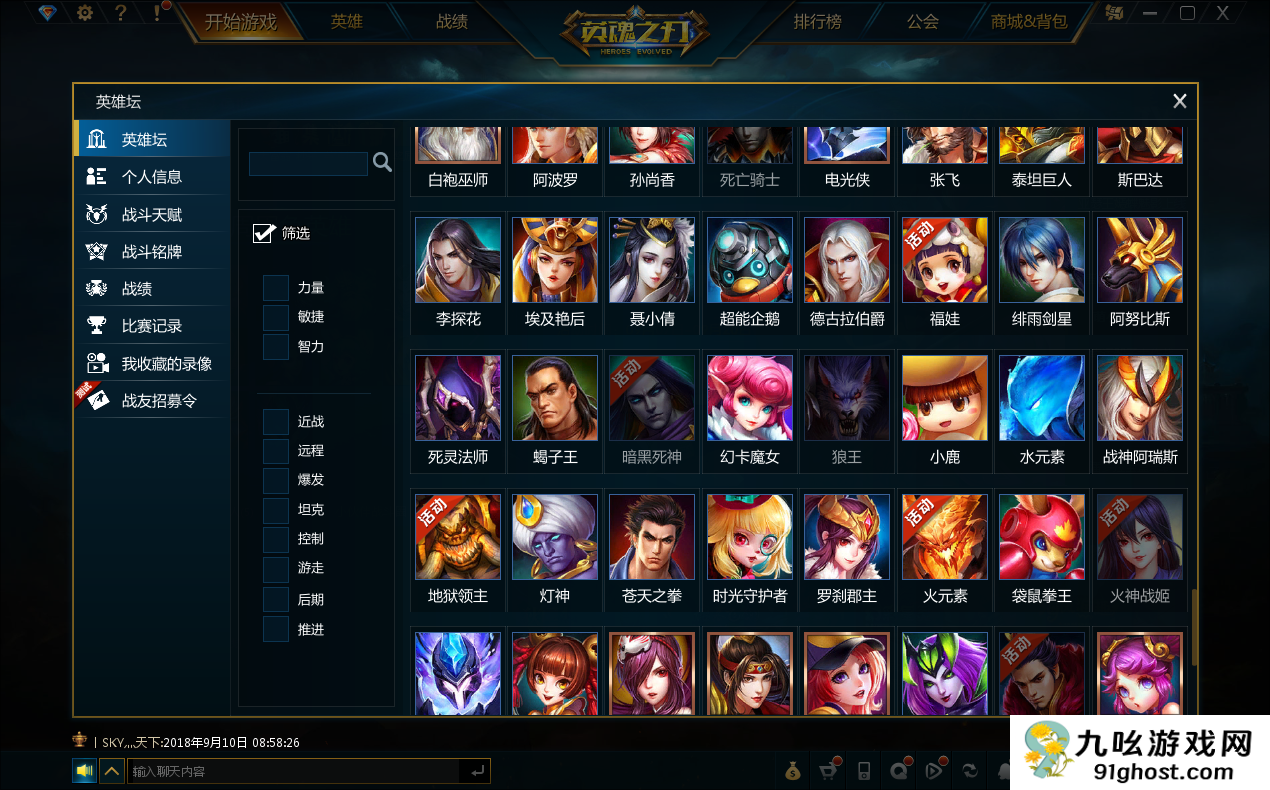Open the 开始游戏 start game tab
Image resolution: width=1270 pixels, height=790 pixels.
click(241, 21)
